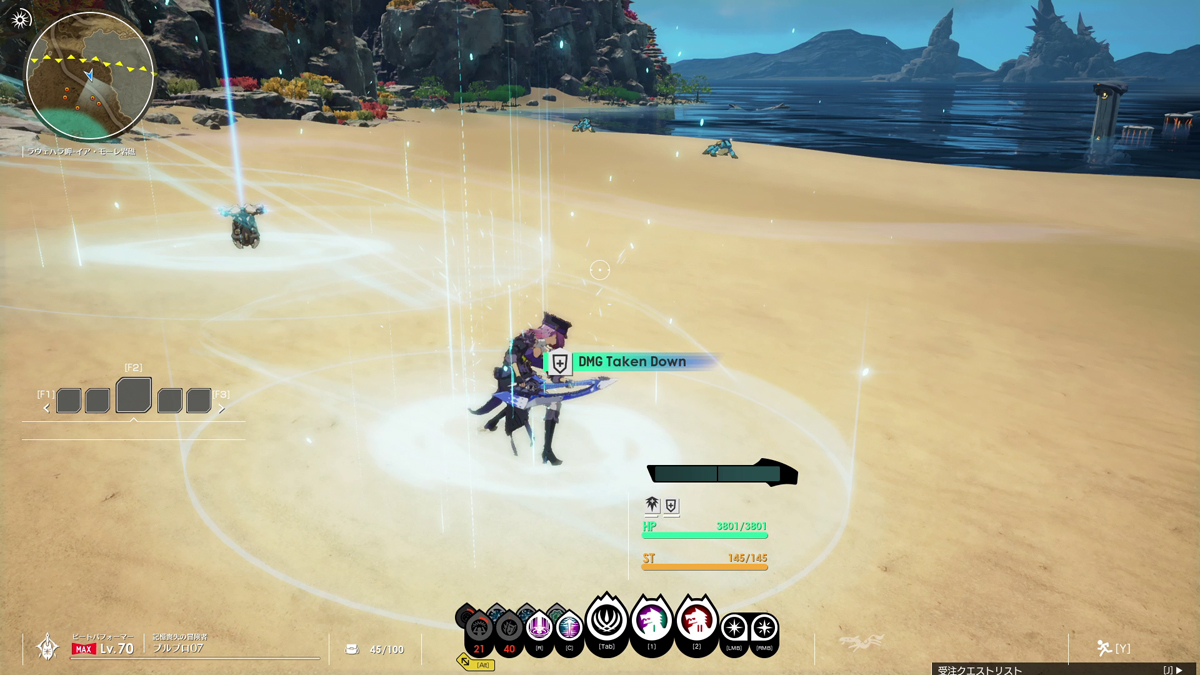This screenshot has width=1200, height=675.
Task: Expand the accepted quest list panel
Action: pos(1062,669)
